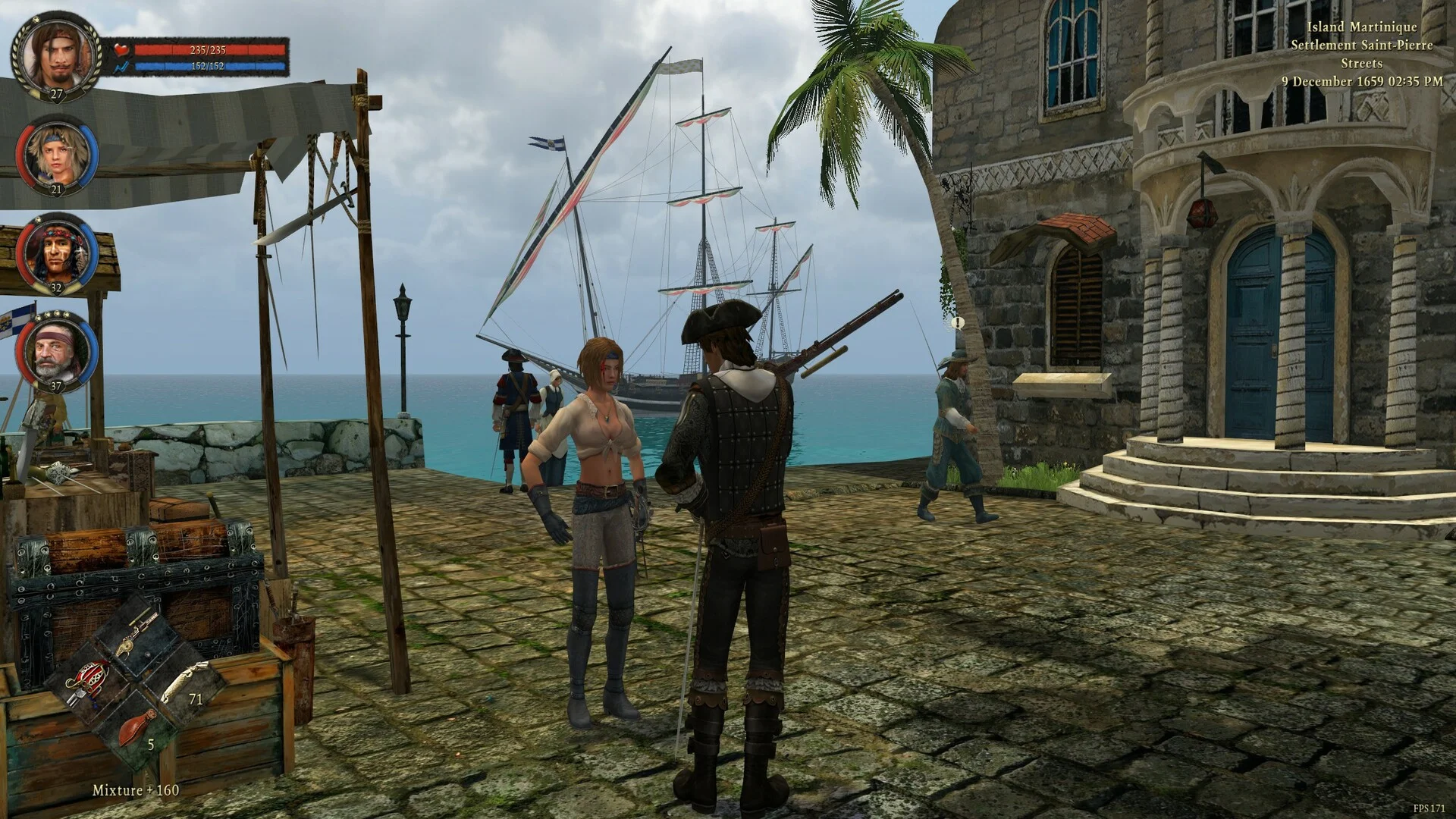Image resolution: width=1456 pixels, height=819 pixels.
Task: Choose the level 32 native warrior portrait
Action: coord(58,254)
